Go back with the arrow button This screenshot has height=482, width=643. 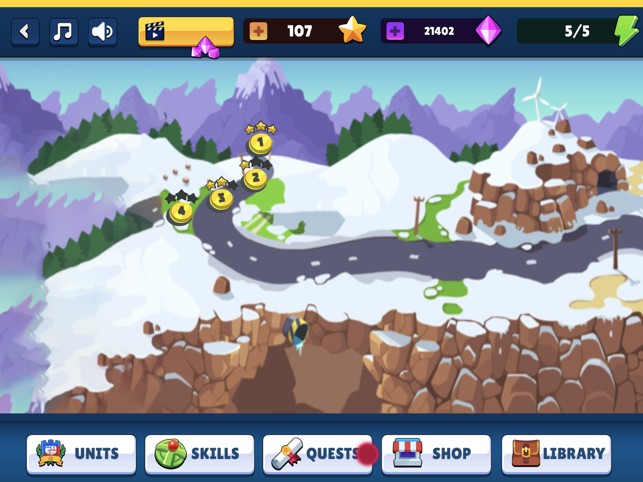(x=25, y=31)
